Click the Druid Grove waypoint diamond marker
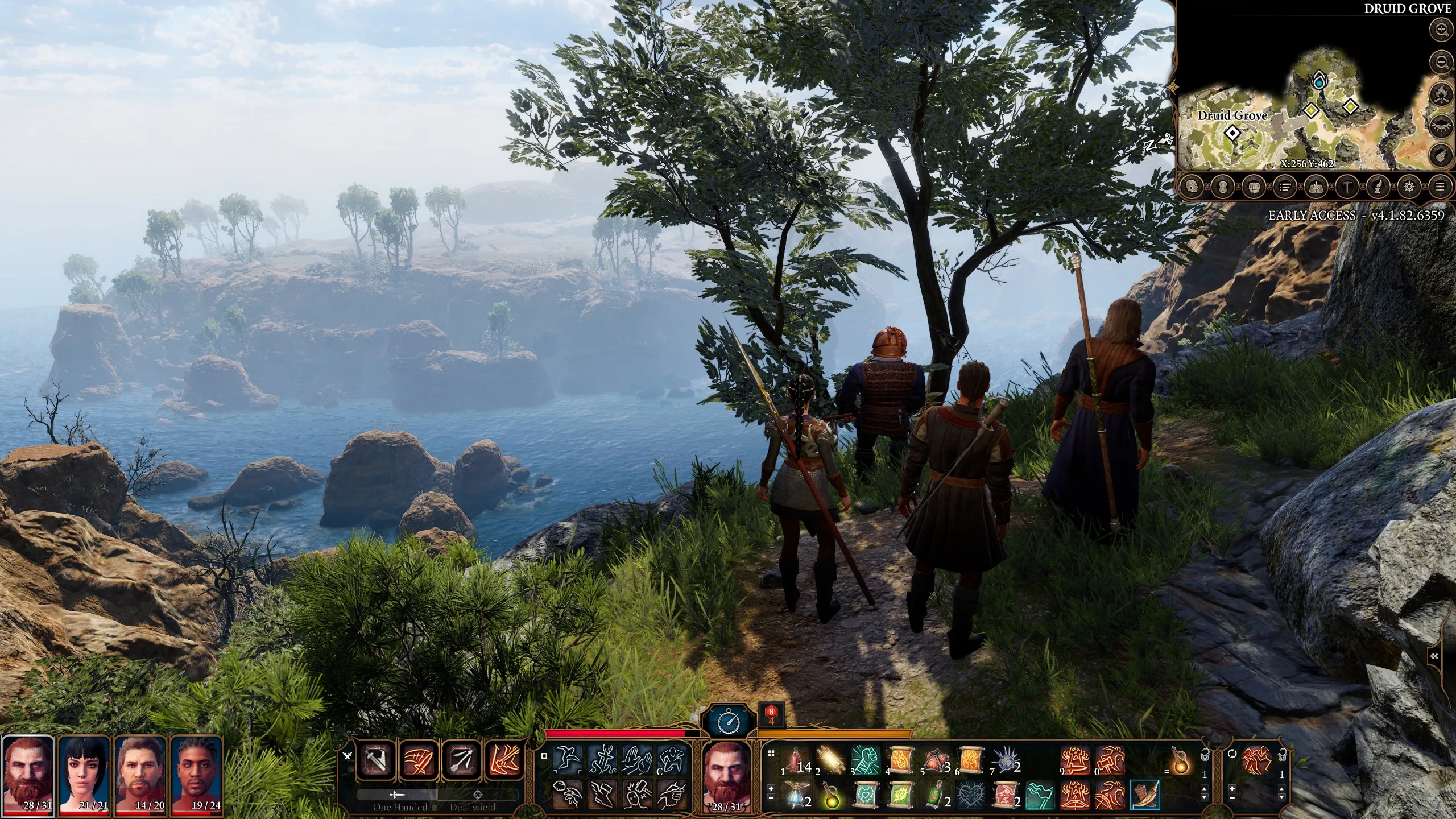The height and width of the screenshot is (819, 1456). point(1232,133)
